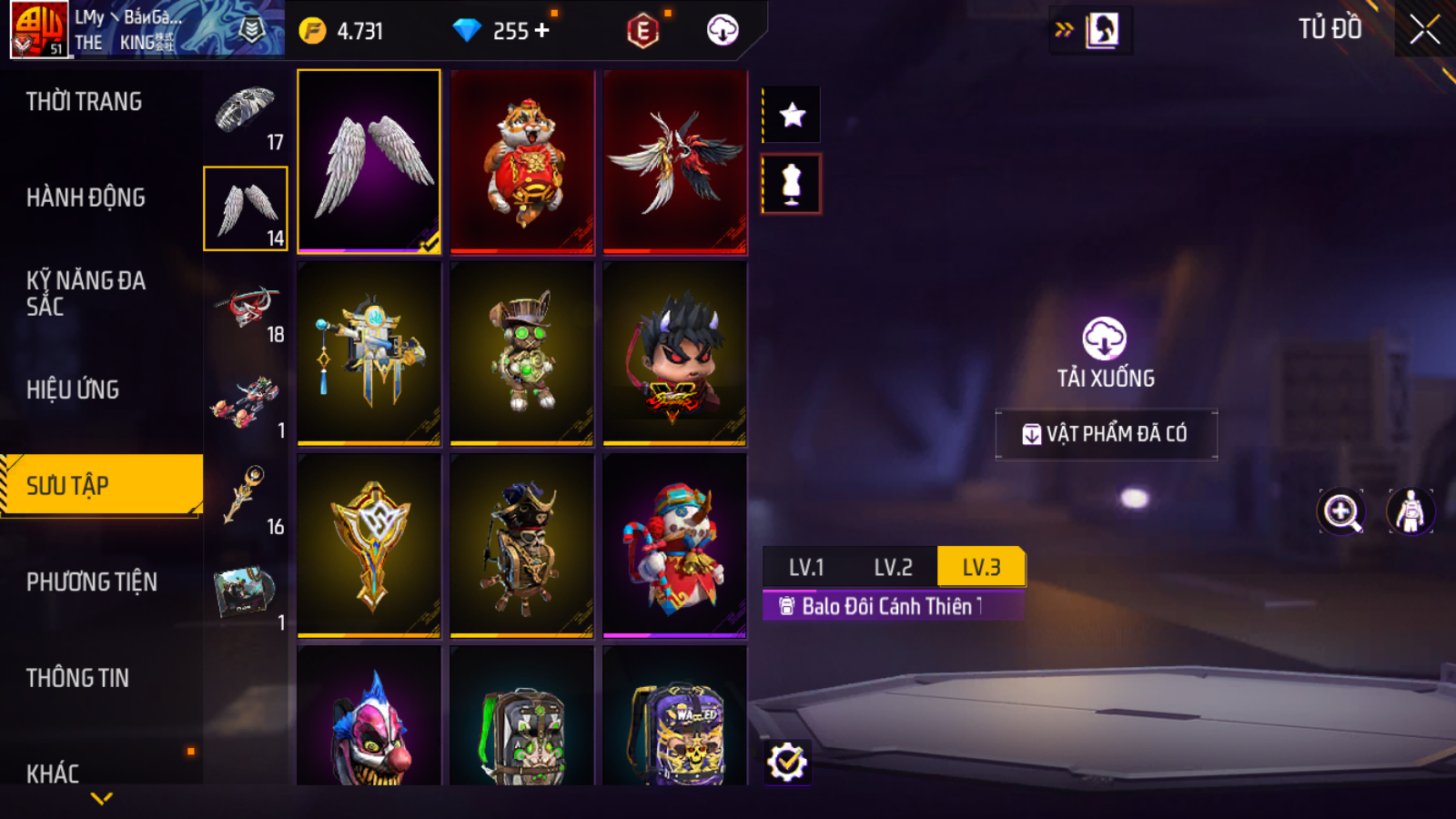Image resolution: width=1456 pixels, height=819 pixels.
Task: Select the white angel wings backpack
Action: pyautogui.click(x=369, y=161)
